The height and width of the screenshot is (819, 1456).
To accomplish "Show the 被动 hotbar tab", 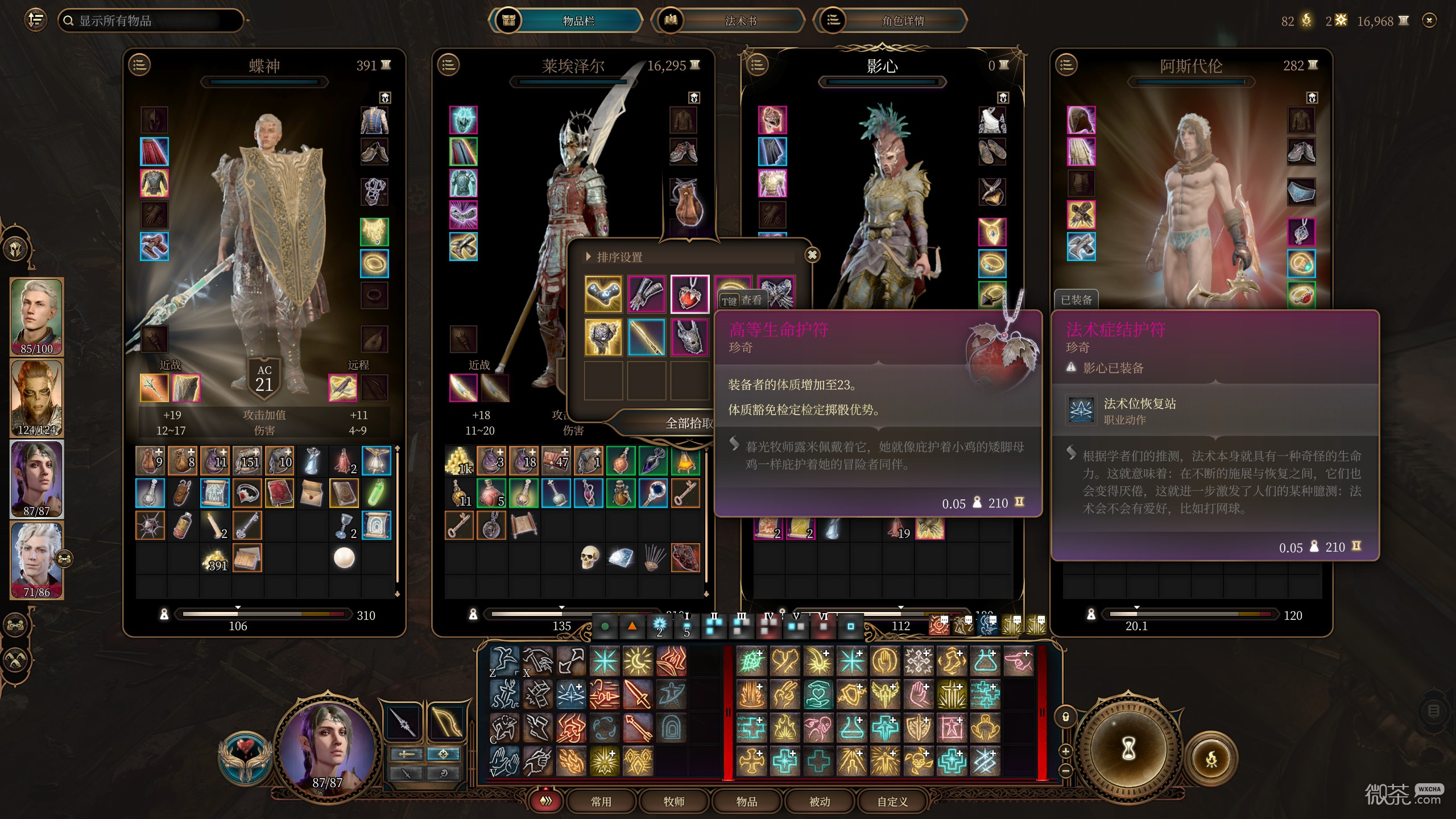I will point(820,801).
